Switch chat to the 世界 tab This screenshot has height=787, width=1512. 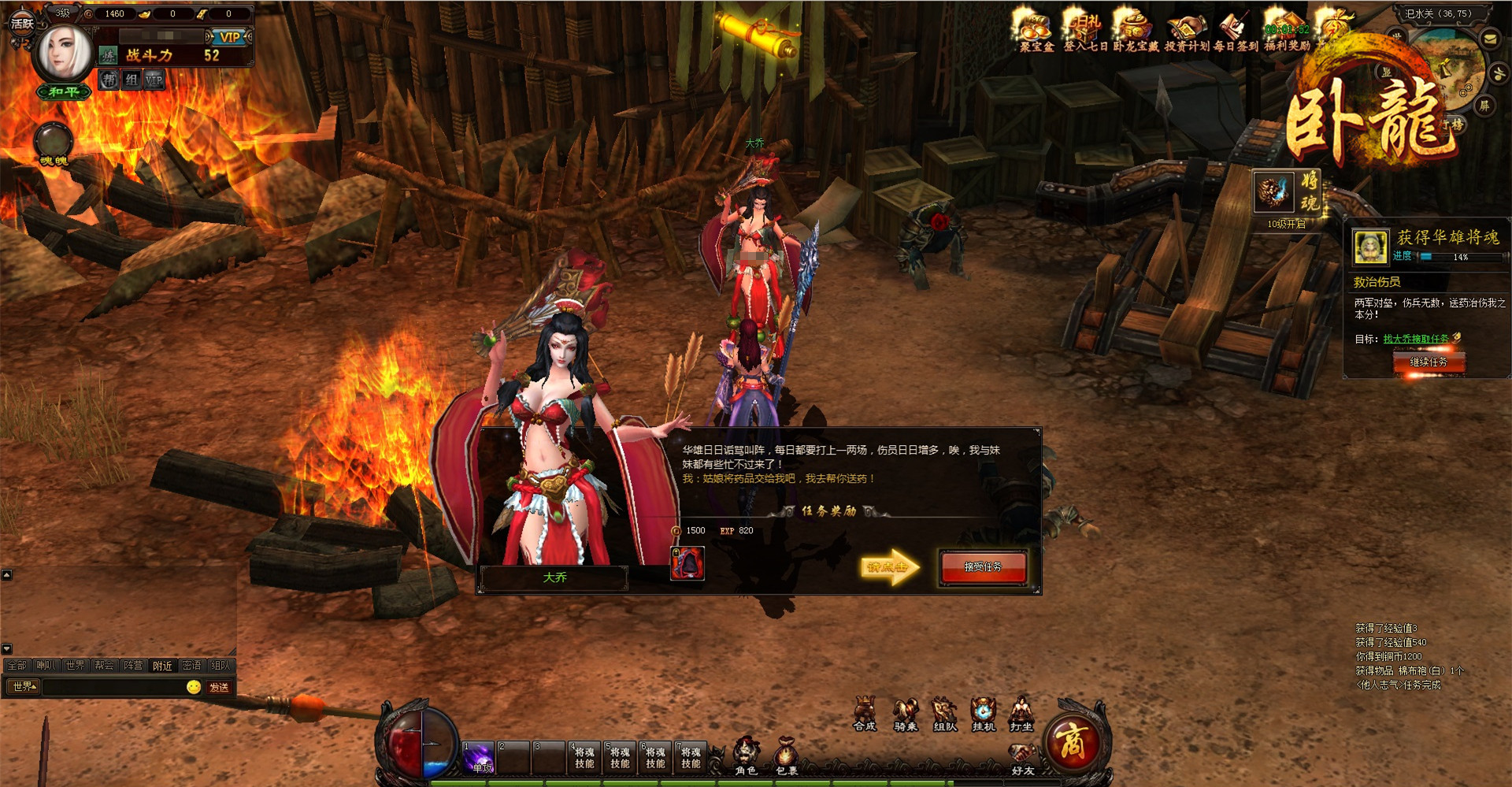click(x=75, y=666)
